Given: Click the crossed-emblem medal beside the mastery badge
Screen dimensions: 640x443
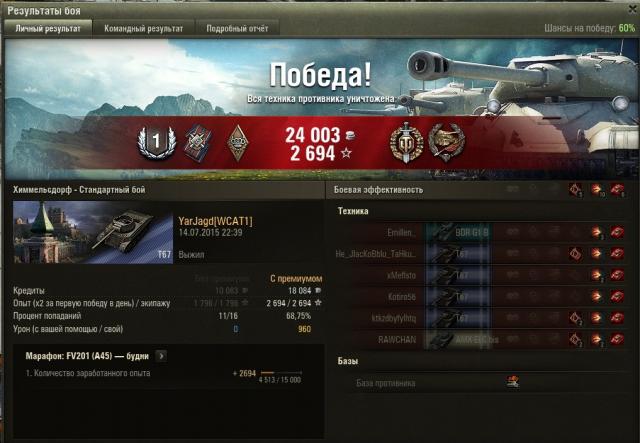Looking at the screenshot, I should coord(196,143).
